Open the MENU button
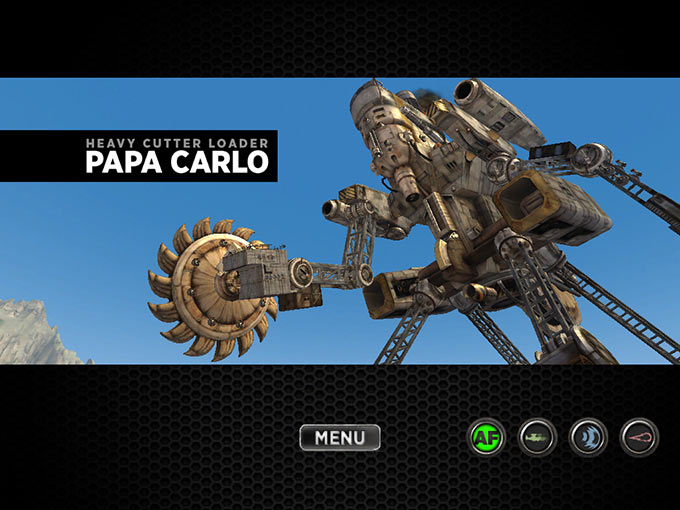The width and height of the screenshot is (680, 510). click(340, 437)
